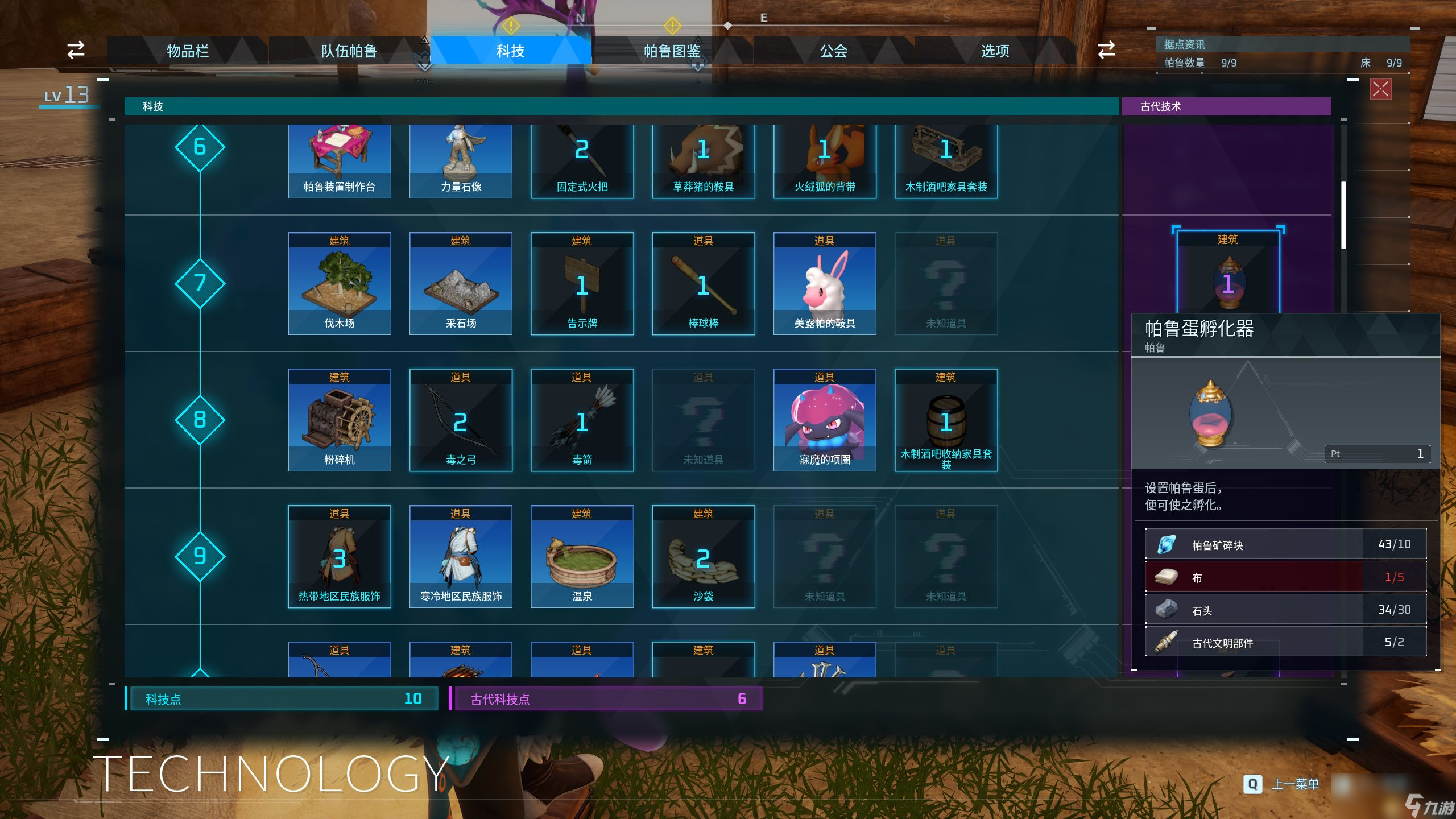Viewport: 1456px width, 819px height.
Task: Select the 采石场 stone pit technology
Action: click(461, 283)
